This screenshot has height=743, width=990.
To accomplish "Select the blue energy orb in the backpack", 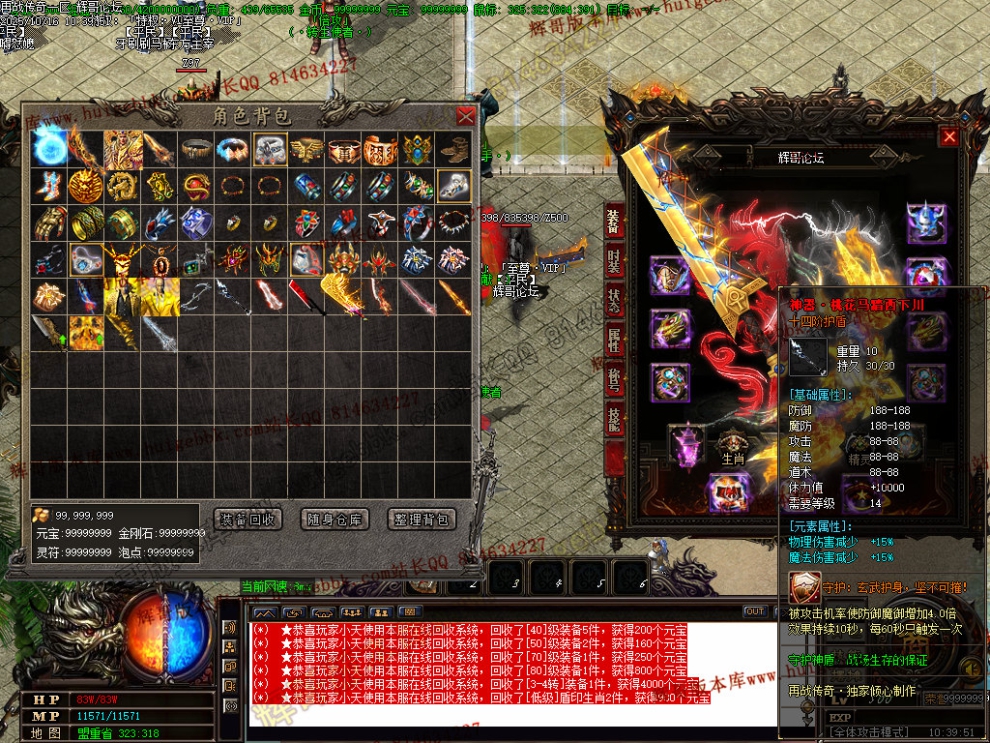I will point(50,148).
